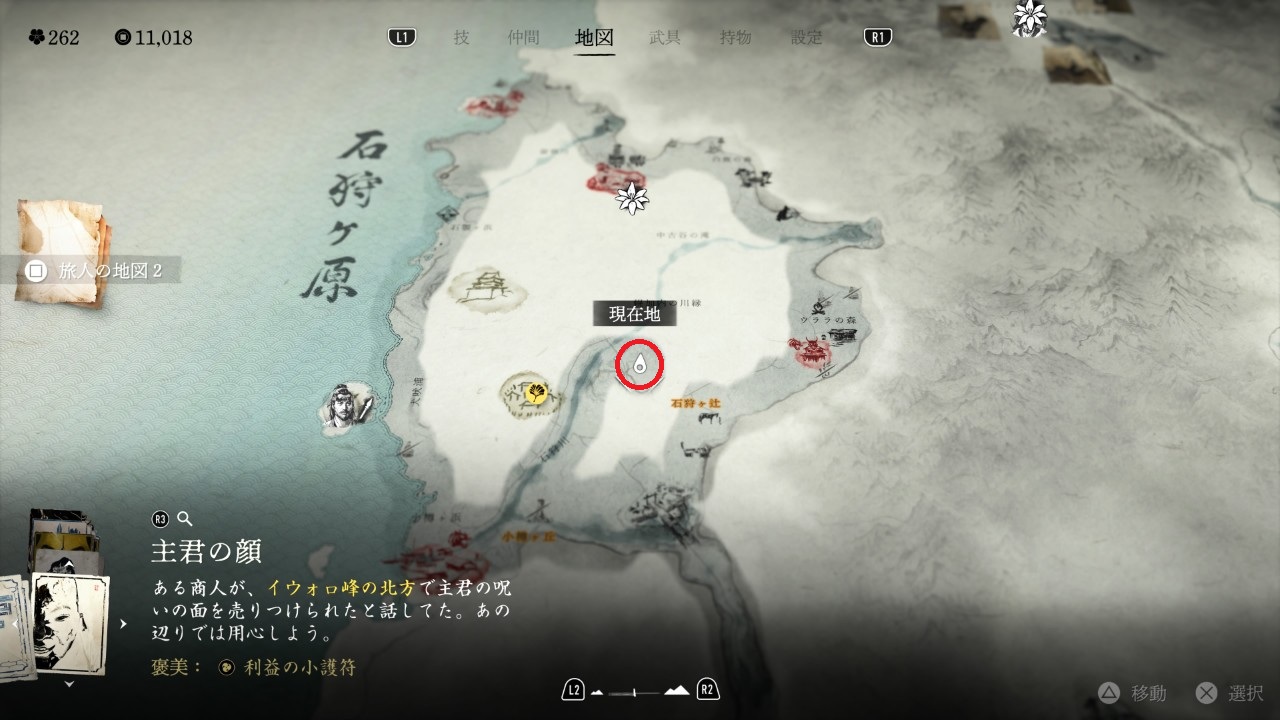Click the white flower marker in the top-right corner
1280x720 pixels.
1028,18
